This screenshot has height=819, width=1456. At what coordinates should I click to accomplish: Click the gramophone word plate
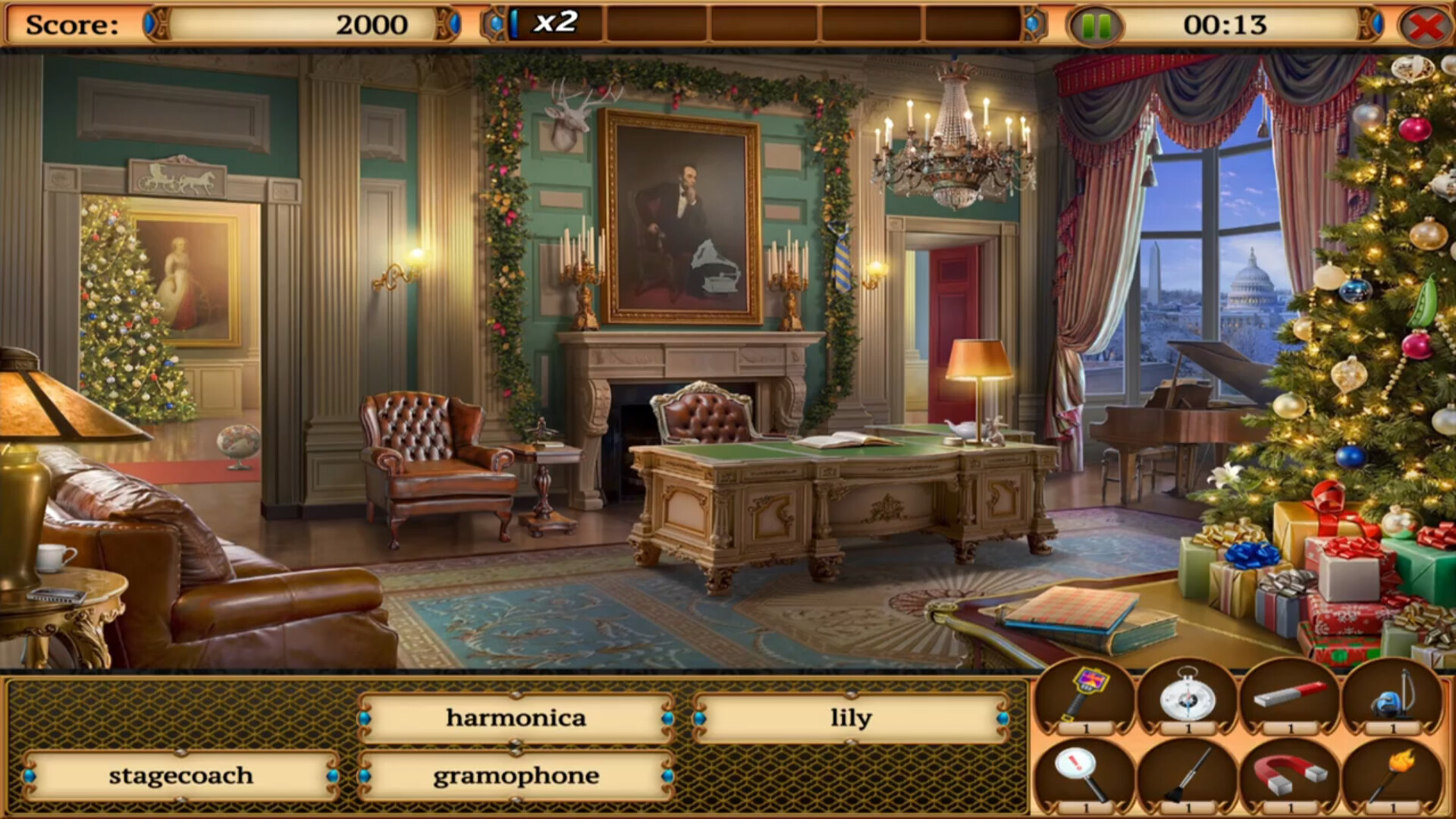pos(516,775)
